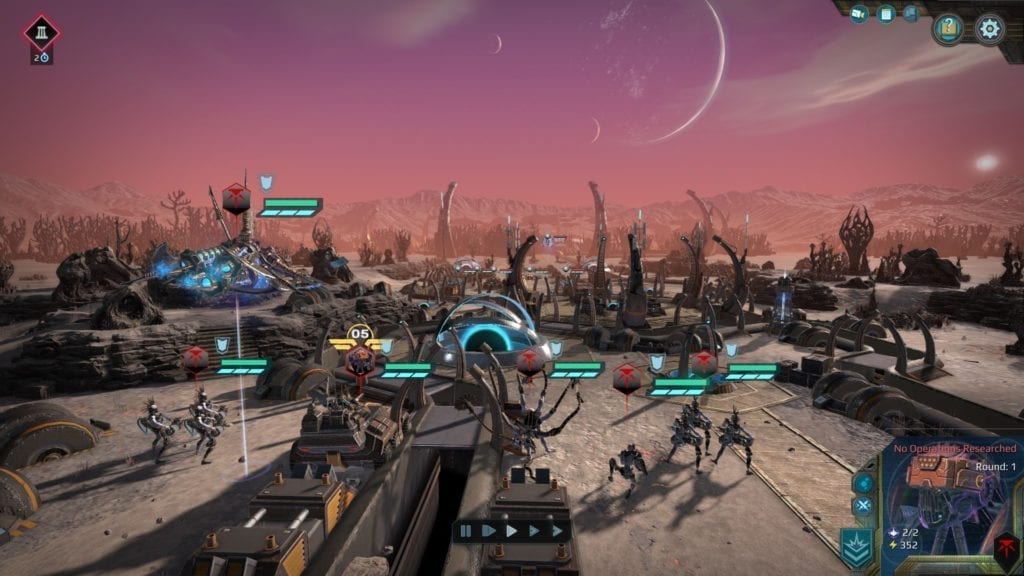Screen dimensions: 1024x576
Task: Toggle the camera view button
Action: [858, 14]
